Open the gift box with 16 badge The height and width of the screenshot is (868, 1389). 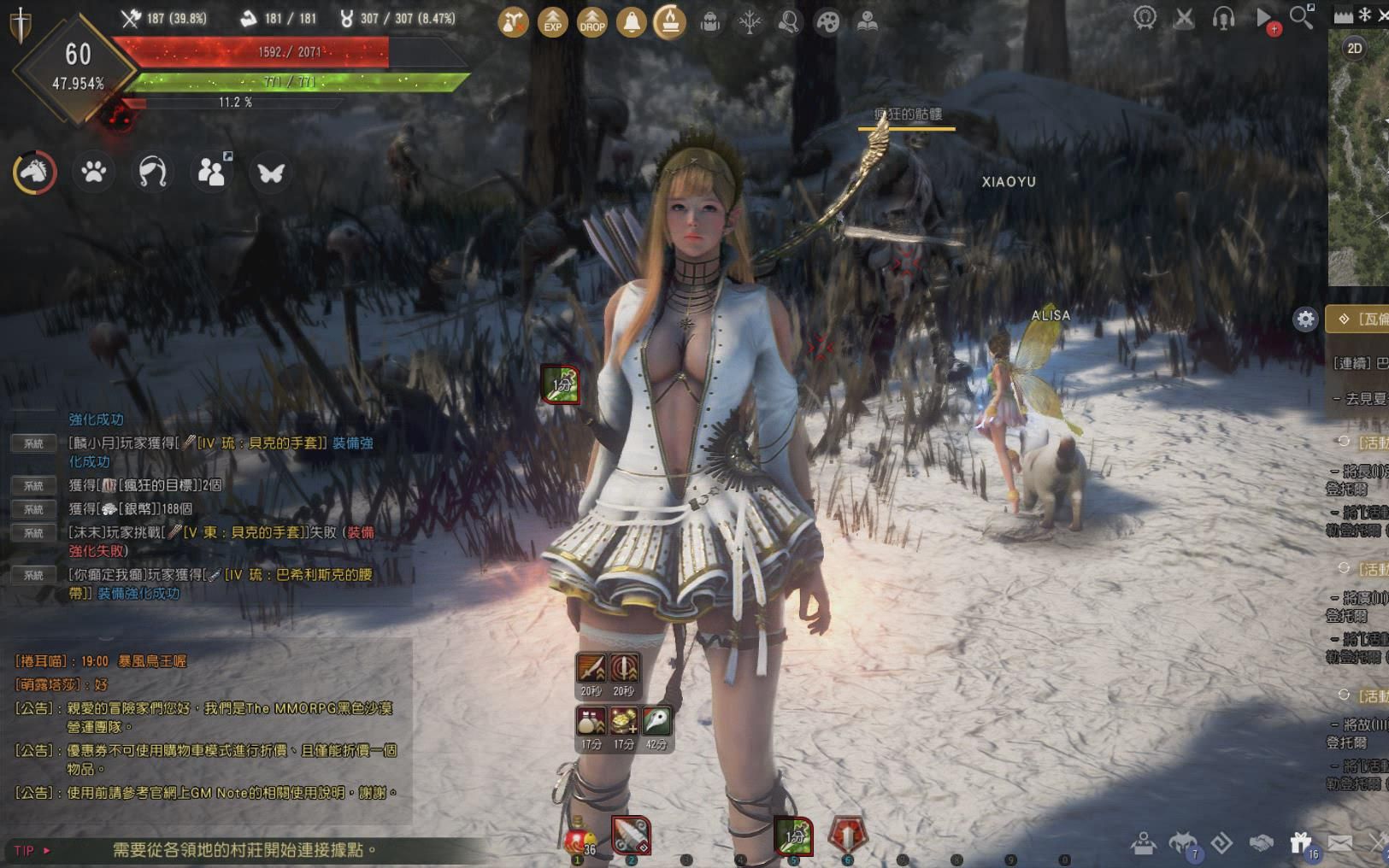pyautogui.click(x=1301, y=844)
